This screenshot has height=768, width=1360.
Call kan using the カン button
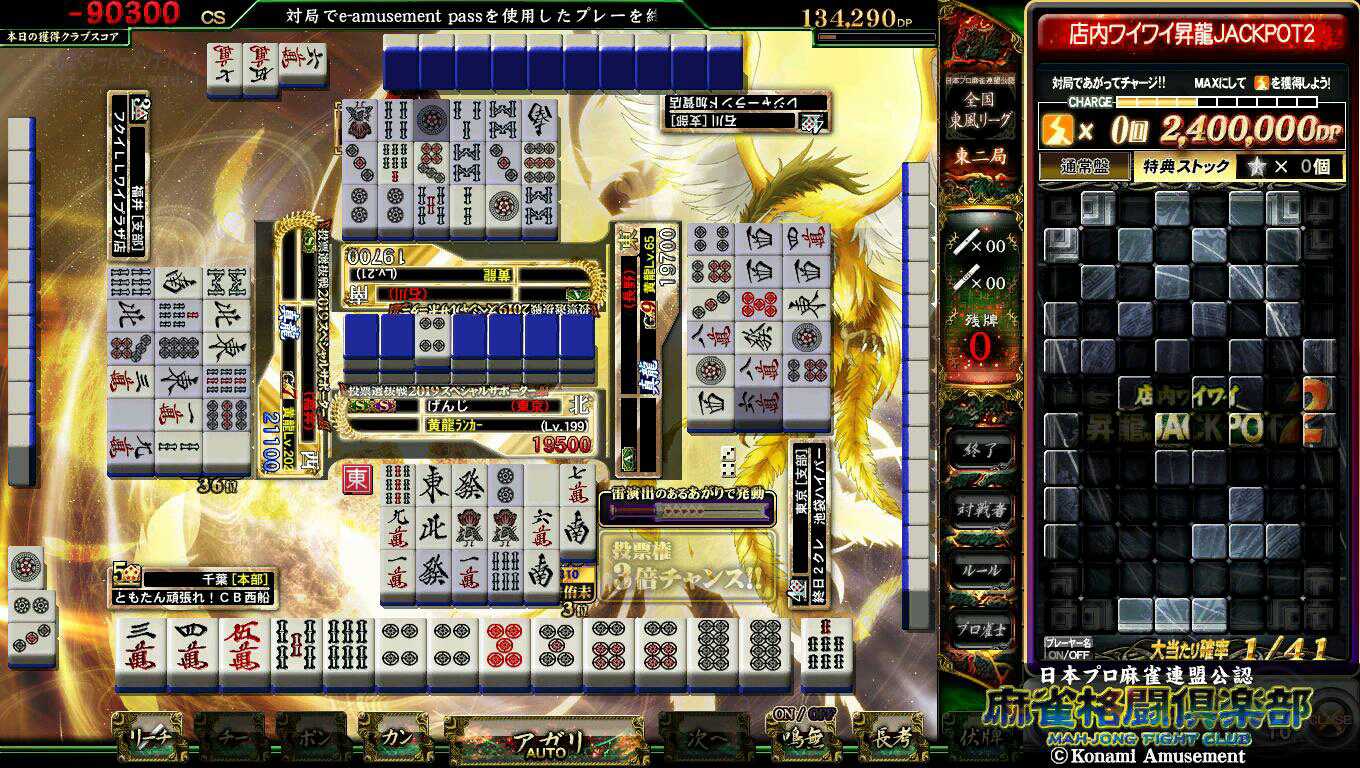pyautogui.click(x=396, y=738)
